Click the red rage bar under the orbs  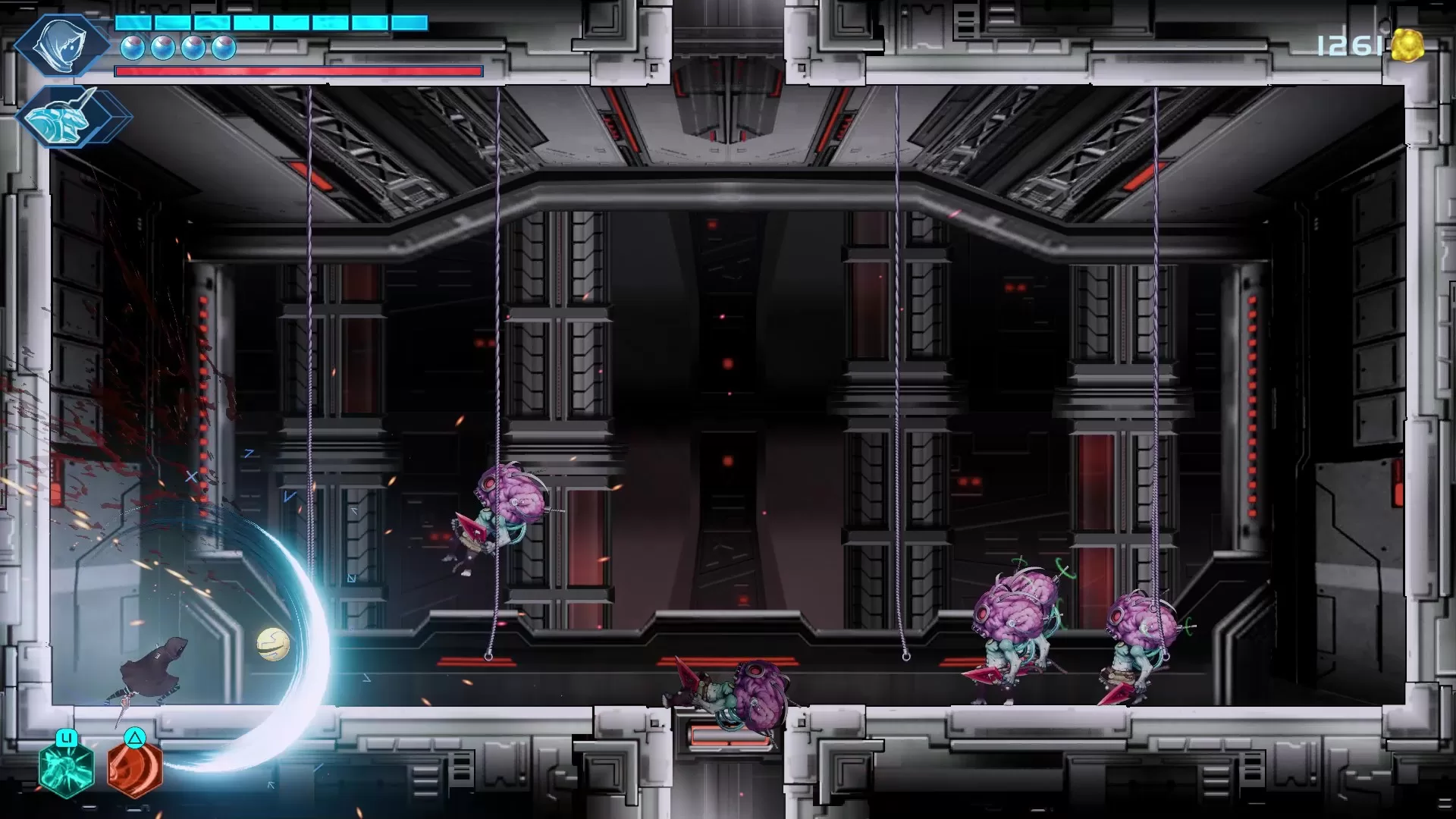[296, 70]
